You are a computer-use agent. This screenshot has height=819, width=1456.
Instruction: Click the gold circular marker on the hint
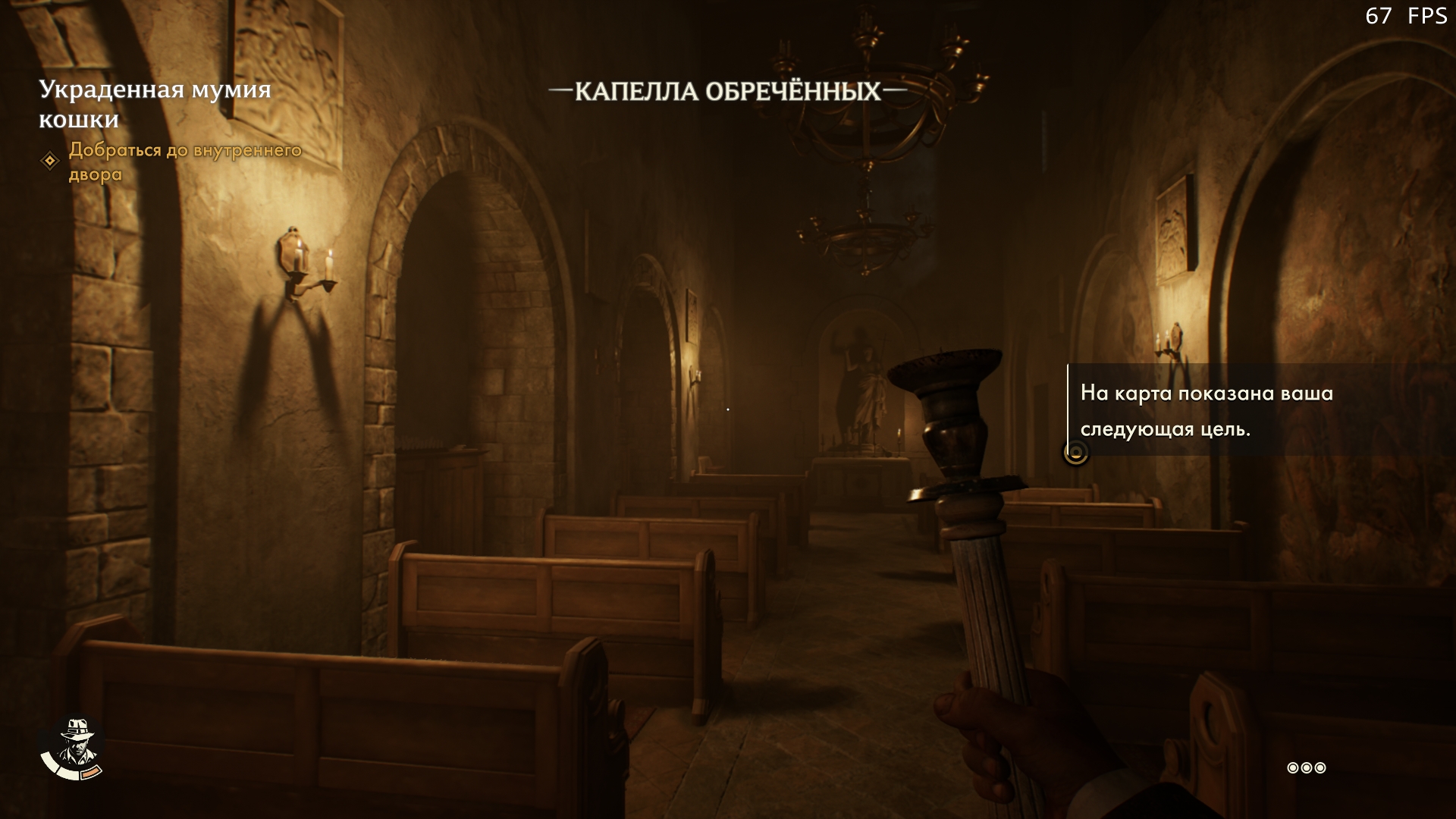pos(1075,453)
